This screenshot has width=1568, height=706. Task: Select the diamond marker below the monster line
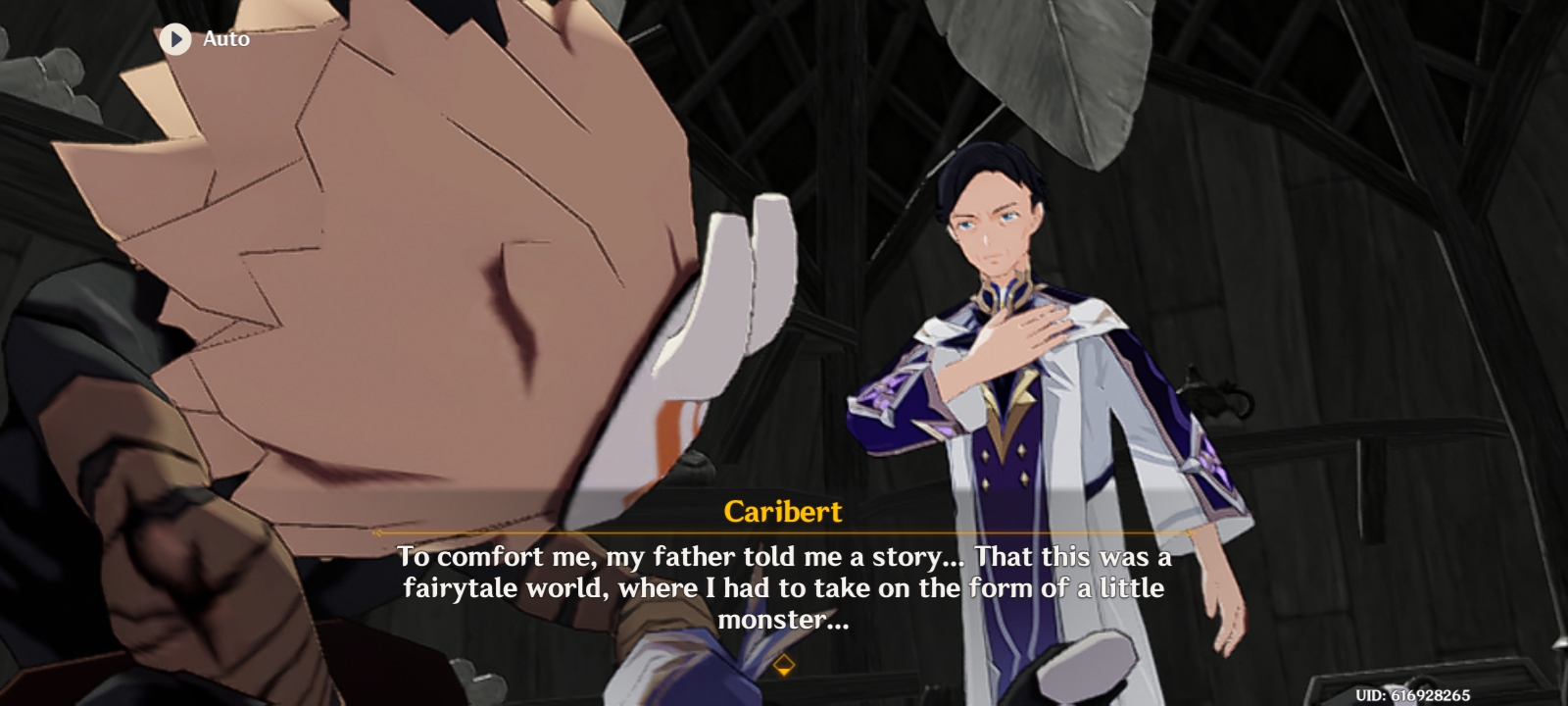[784, 664]
